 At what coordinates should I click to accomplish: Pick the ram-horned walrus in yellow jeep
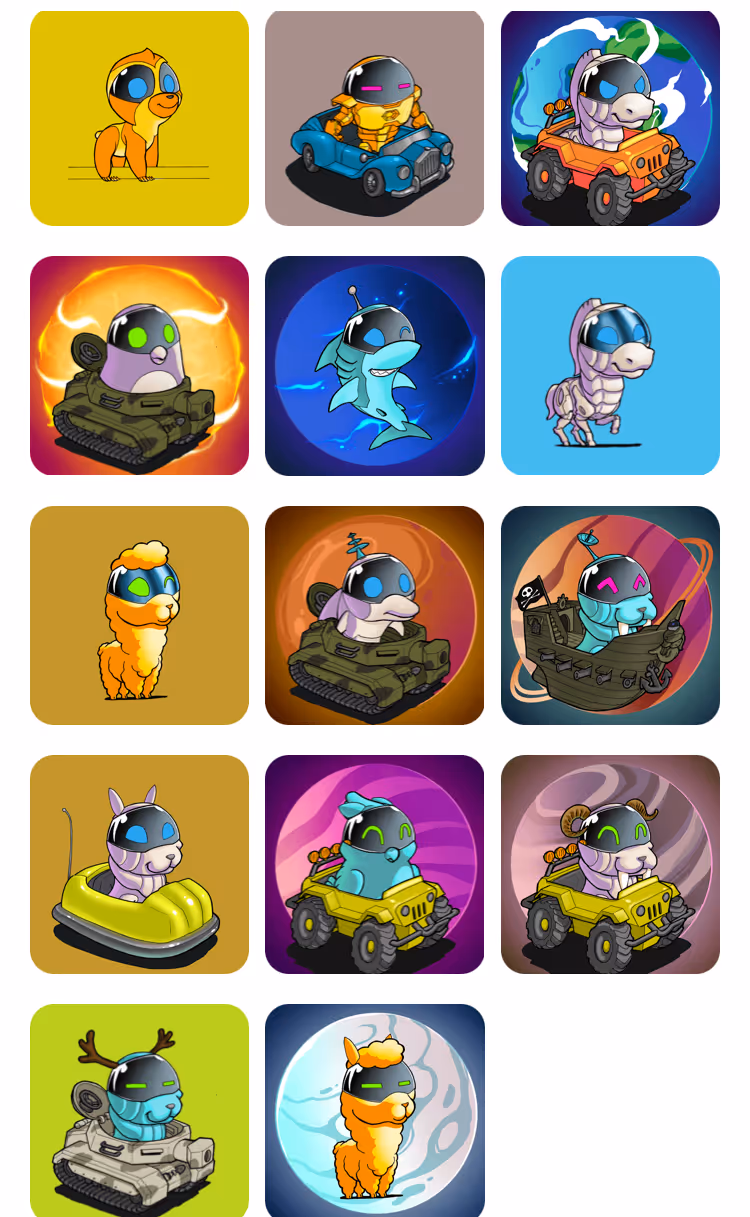pos(610,864)
